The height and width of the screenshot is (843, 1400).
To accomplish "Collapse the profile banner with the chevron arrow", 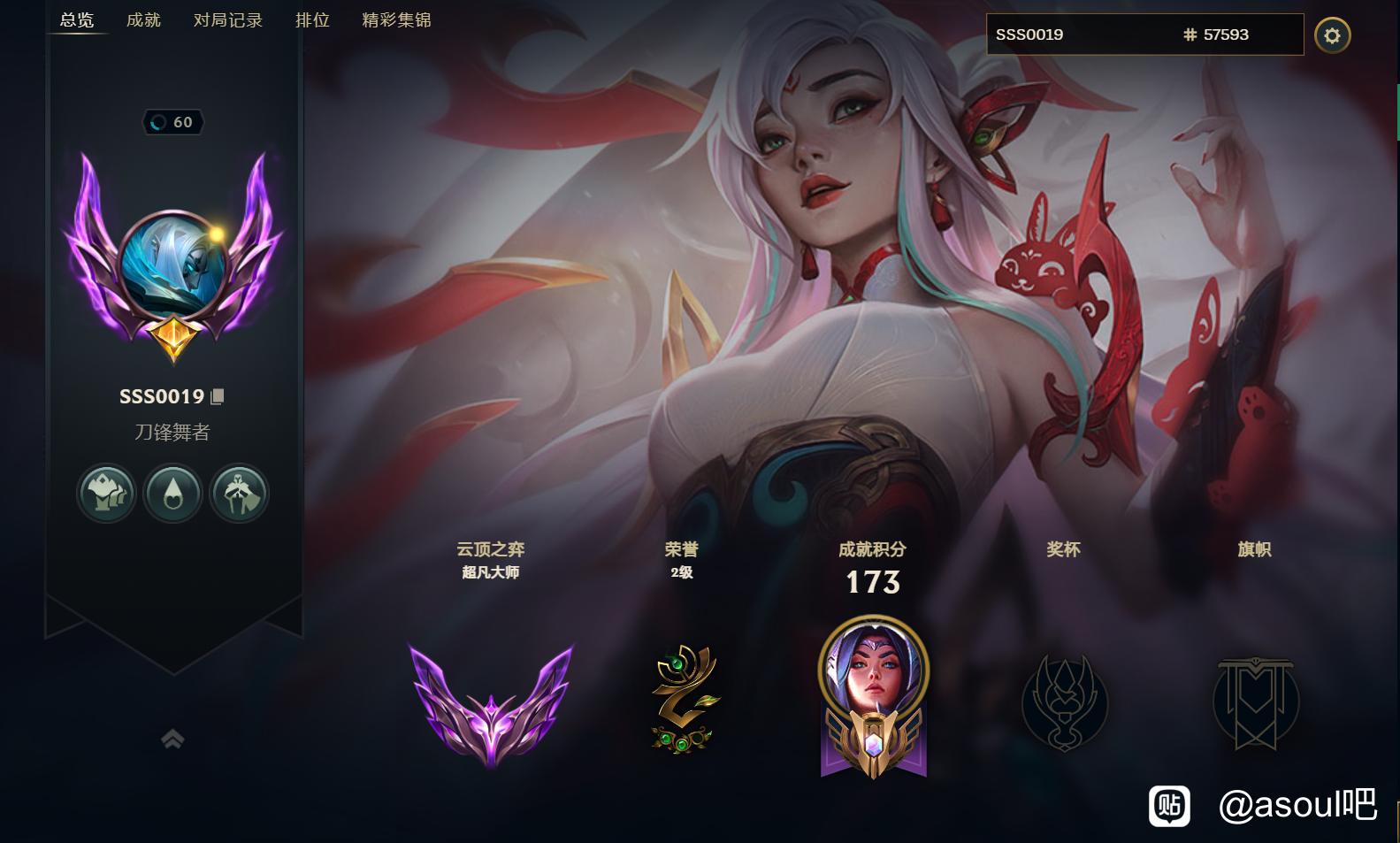I will click(172, 739).
